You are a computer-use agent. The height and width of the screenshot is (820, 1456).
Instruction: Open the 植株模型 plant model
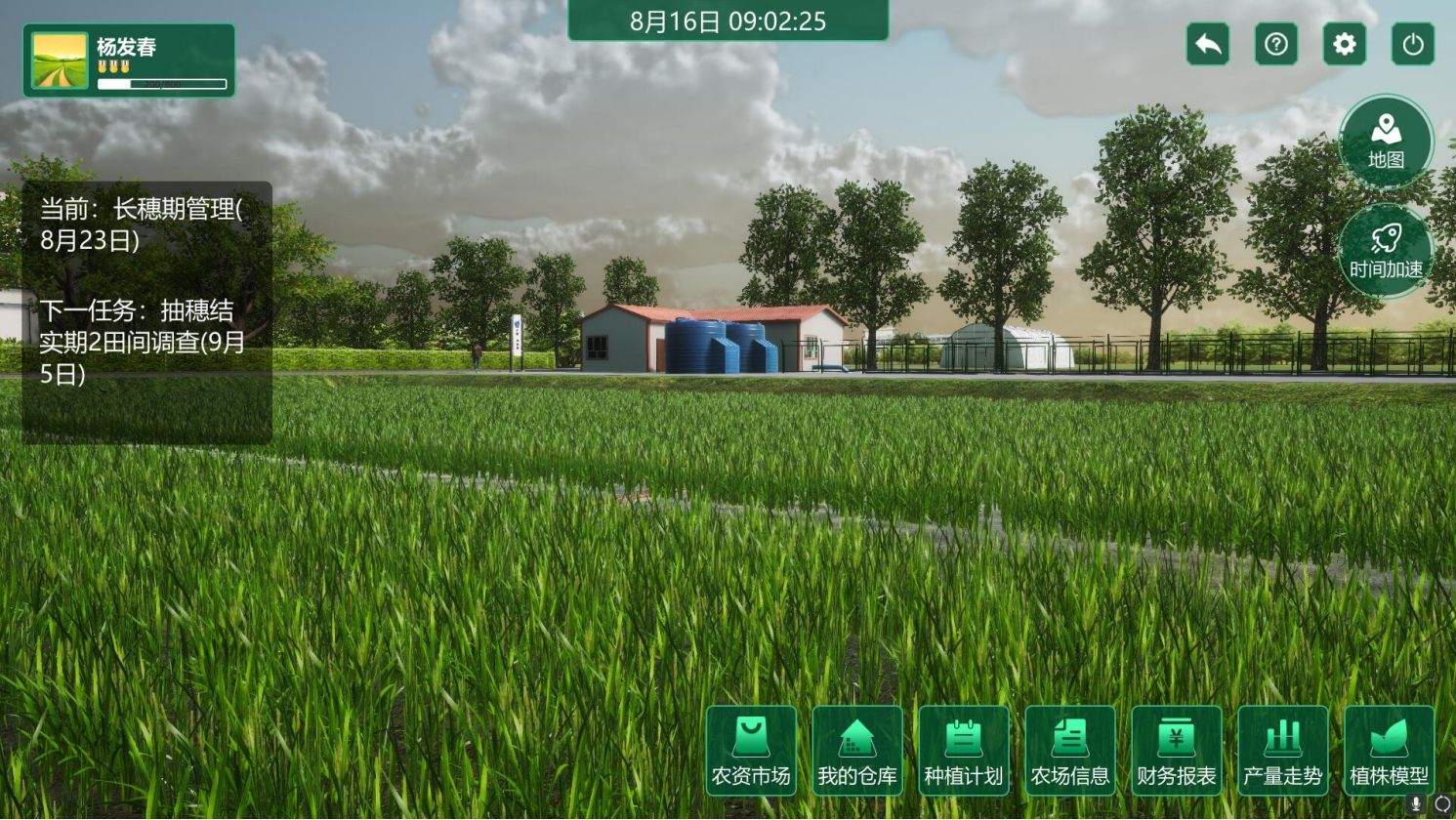[x=1389, y=750]
